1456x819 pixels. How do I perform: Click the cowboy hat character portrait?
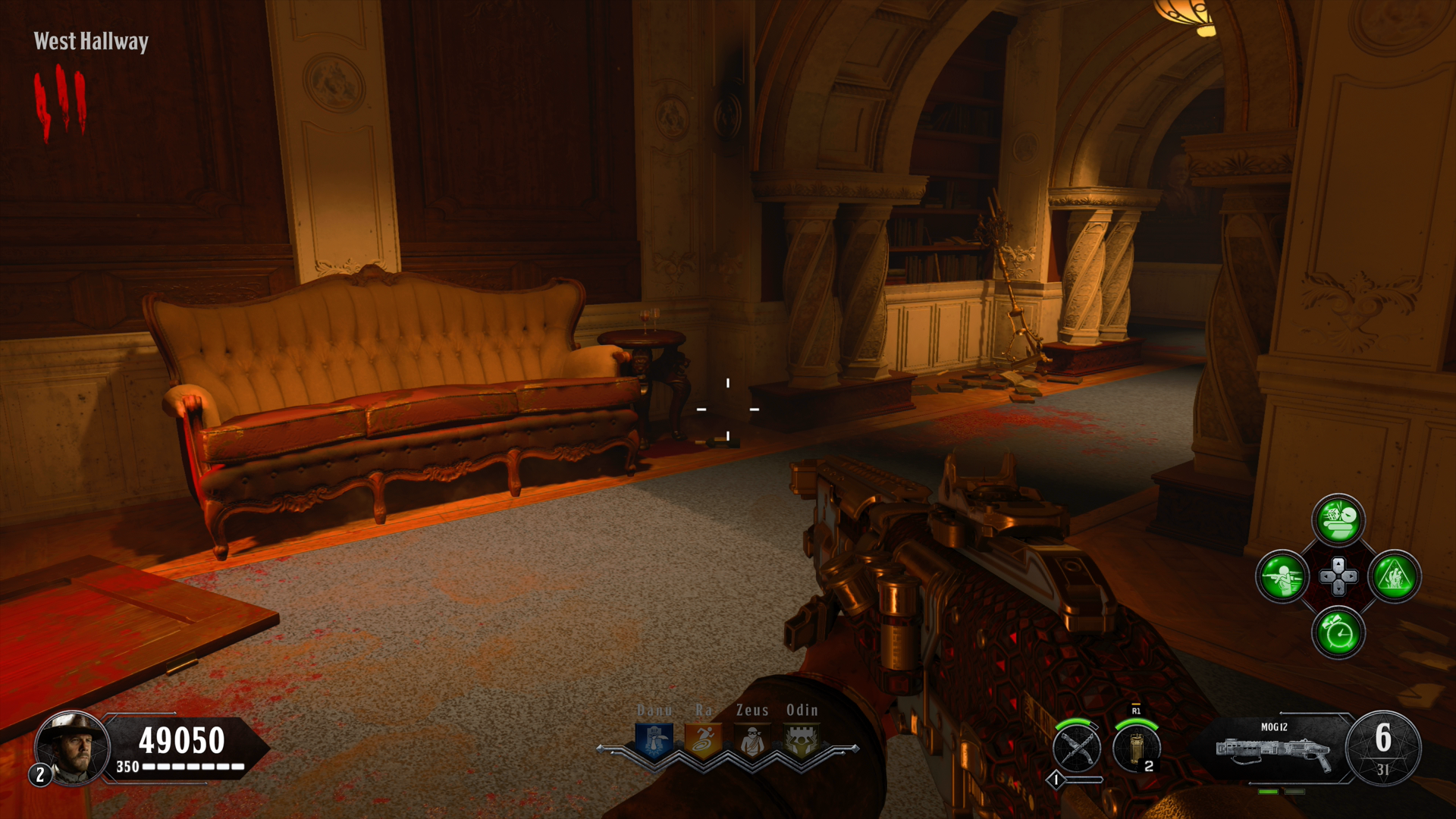pos(72,748)
